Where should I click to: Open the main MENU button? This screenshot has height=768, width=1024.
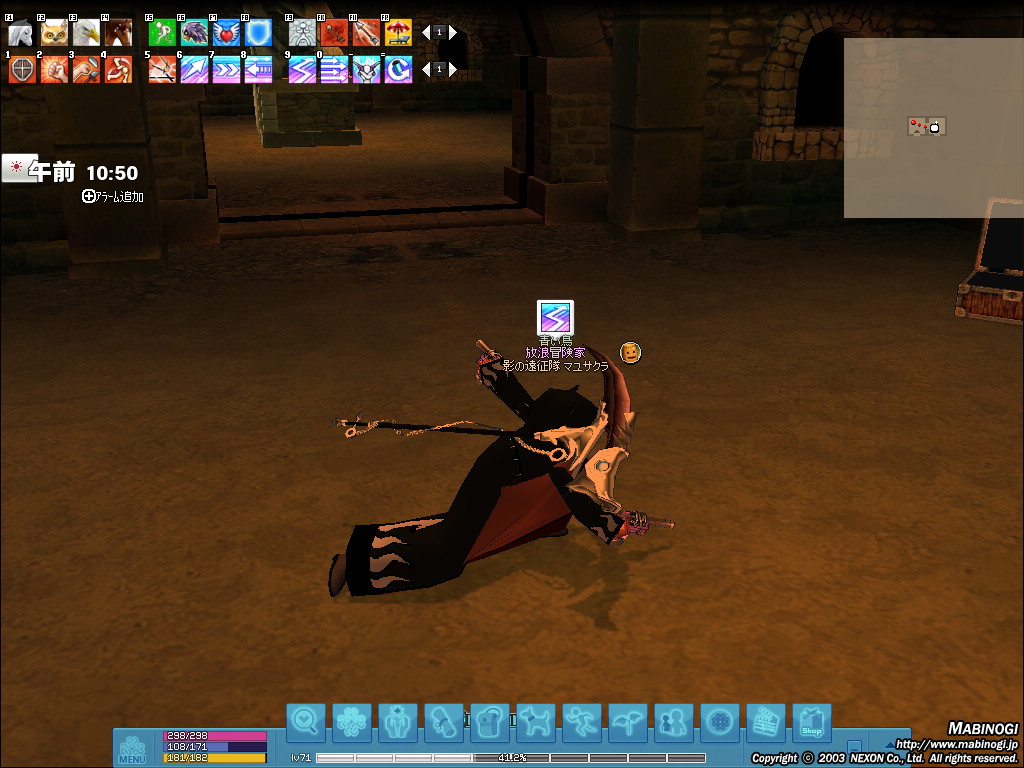click(x=132, y=748)
